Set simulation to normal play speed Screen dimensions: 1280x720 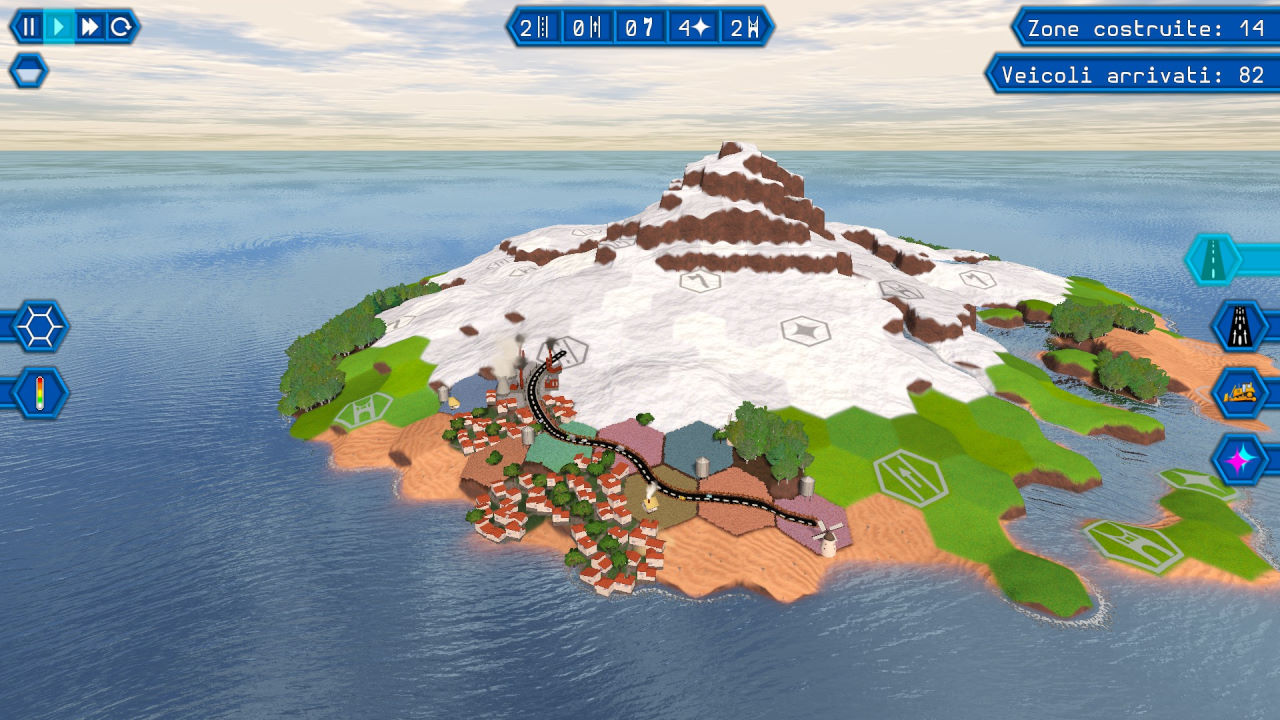(60, 27)
